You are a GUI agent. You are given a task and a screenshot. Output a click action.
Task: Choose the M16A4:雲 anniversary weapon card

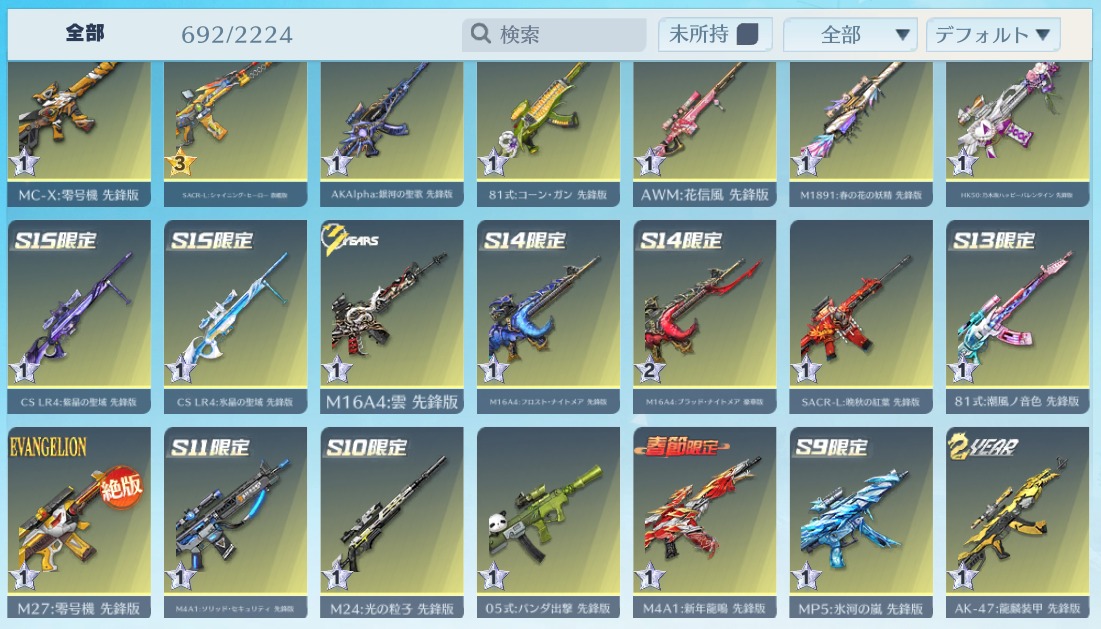392,315
